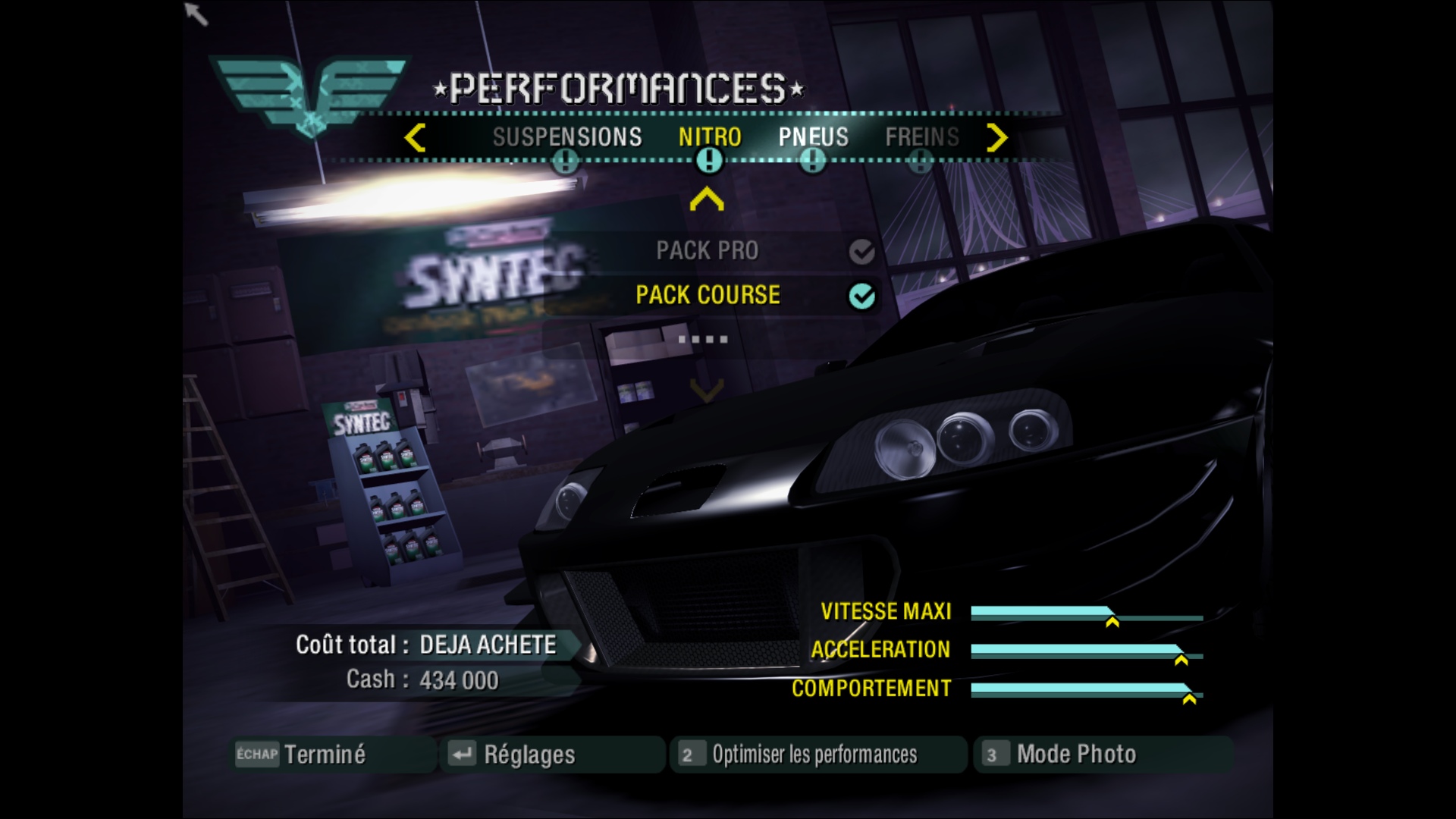This screenshot has height=819, width=1456.
Task: Click the Terminé button to exit
Action: pos(324,755)
